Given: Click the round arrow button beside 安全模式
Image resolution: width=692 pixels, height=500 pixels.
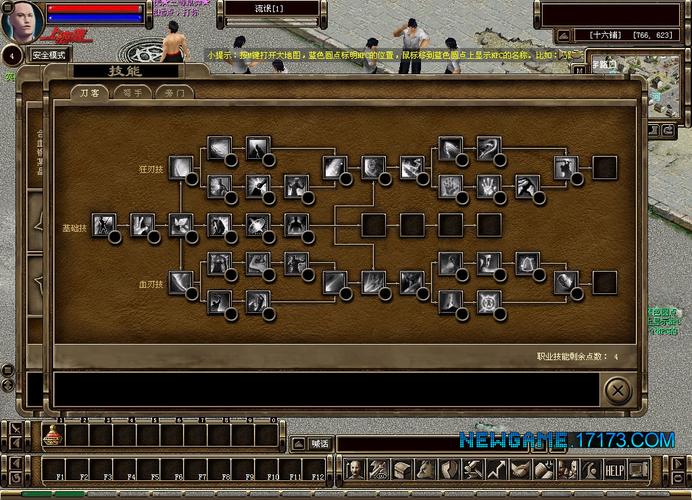Looking at the screenshot, I should coord(11,56).
